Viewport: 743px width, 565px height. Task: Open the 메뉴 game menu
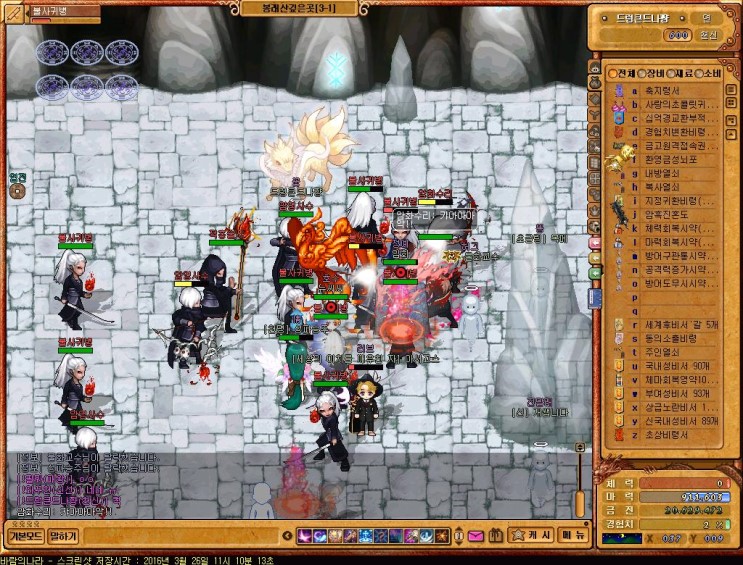[x=573, y=535]
